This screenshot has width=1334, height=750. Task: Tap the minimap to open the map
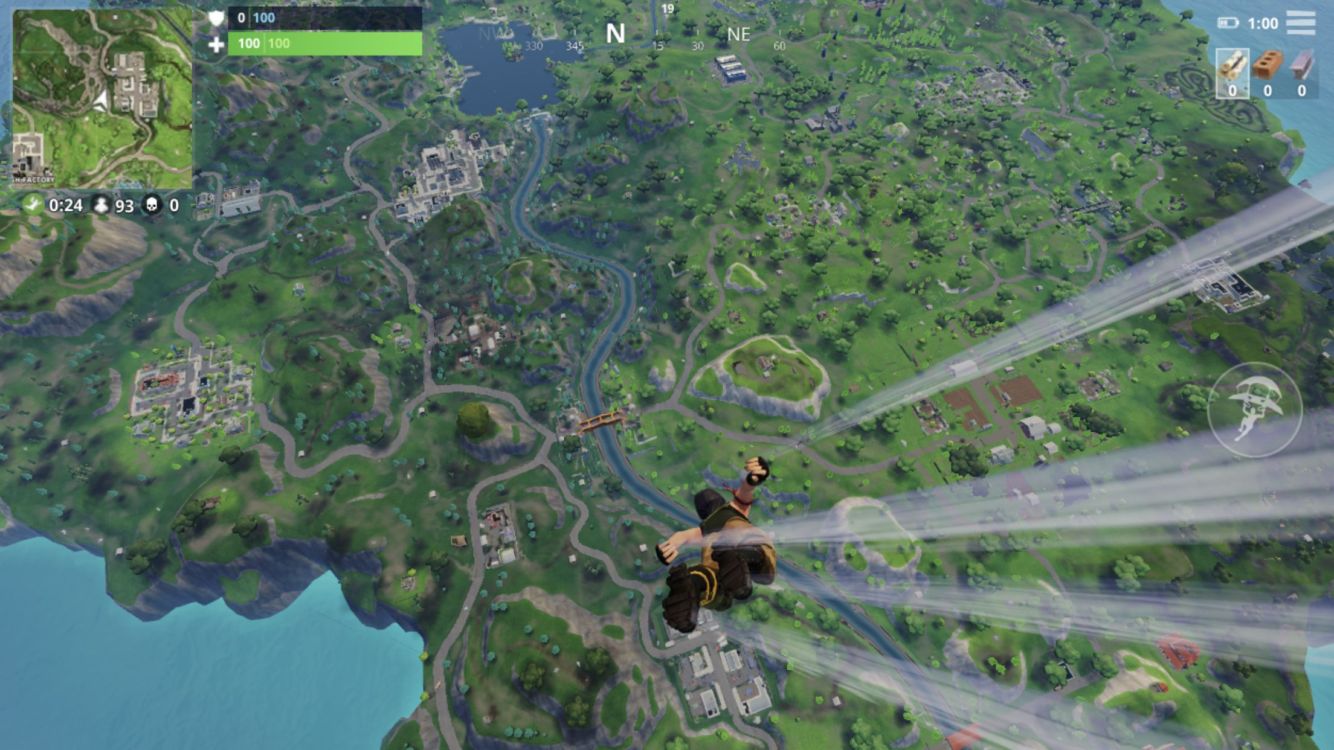(x=102, y=98)
